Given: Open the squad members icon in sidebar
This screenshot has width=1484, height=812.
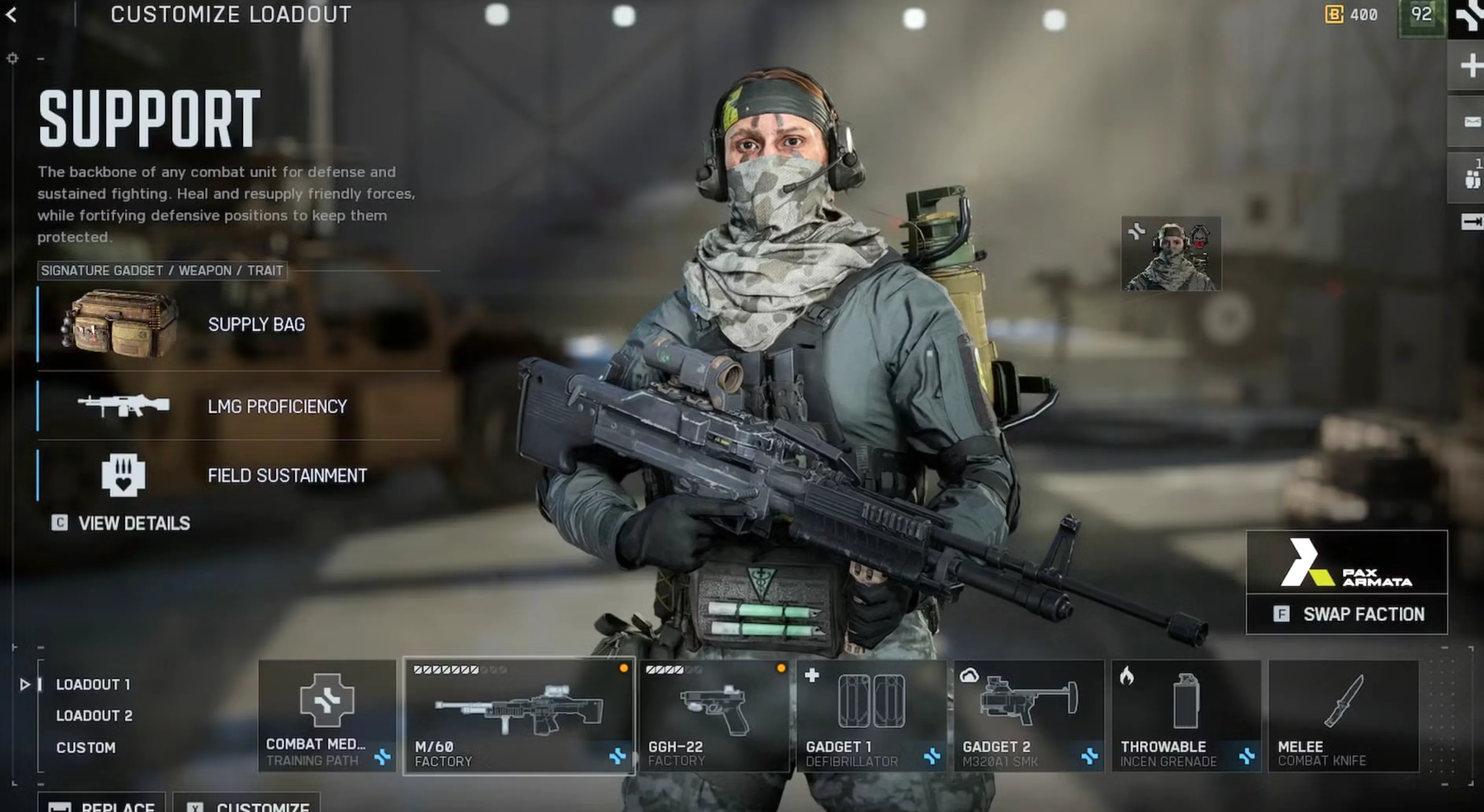Looking at the screenshot, I should pyautogui.click(x=1473, y=179).
